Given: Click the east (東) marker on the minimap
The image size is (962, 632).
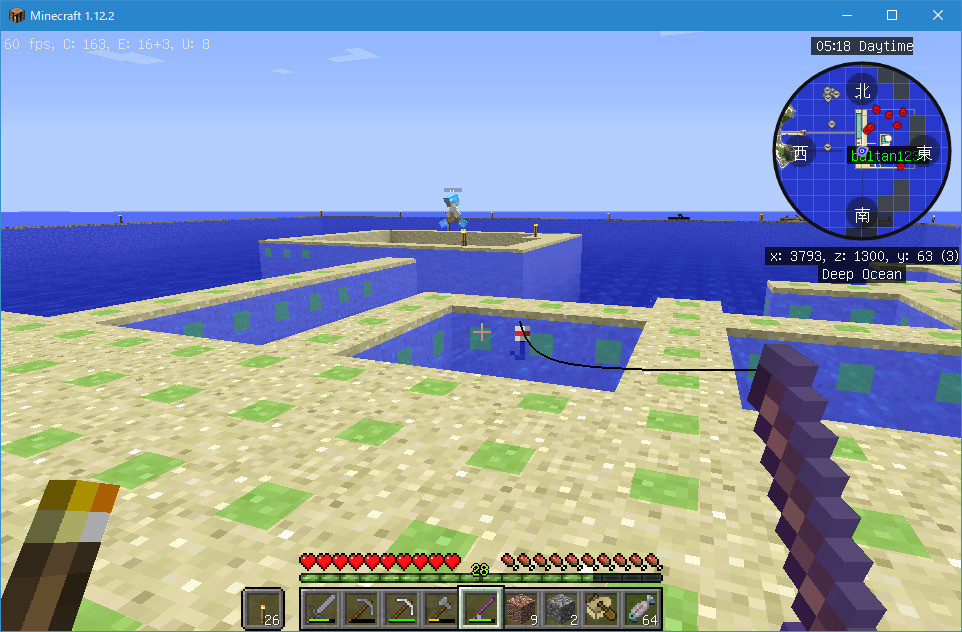Looking at the screenshot, I should 924,153.
